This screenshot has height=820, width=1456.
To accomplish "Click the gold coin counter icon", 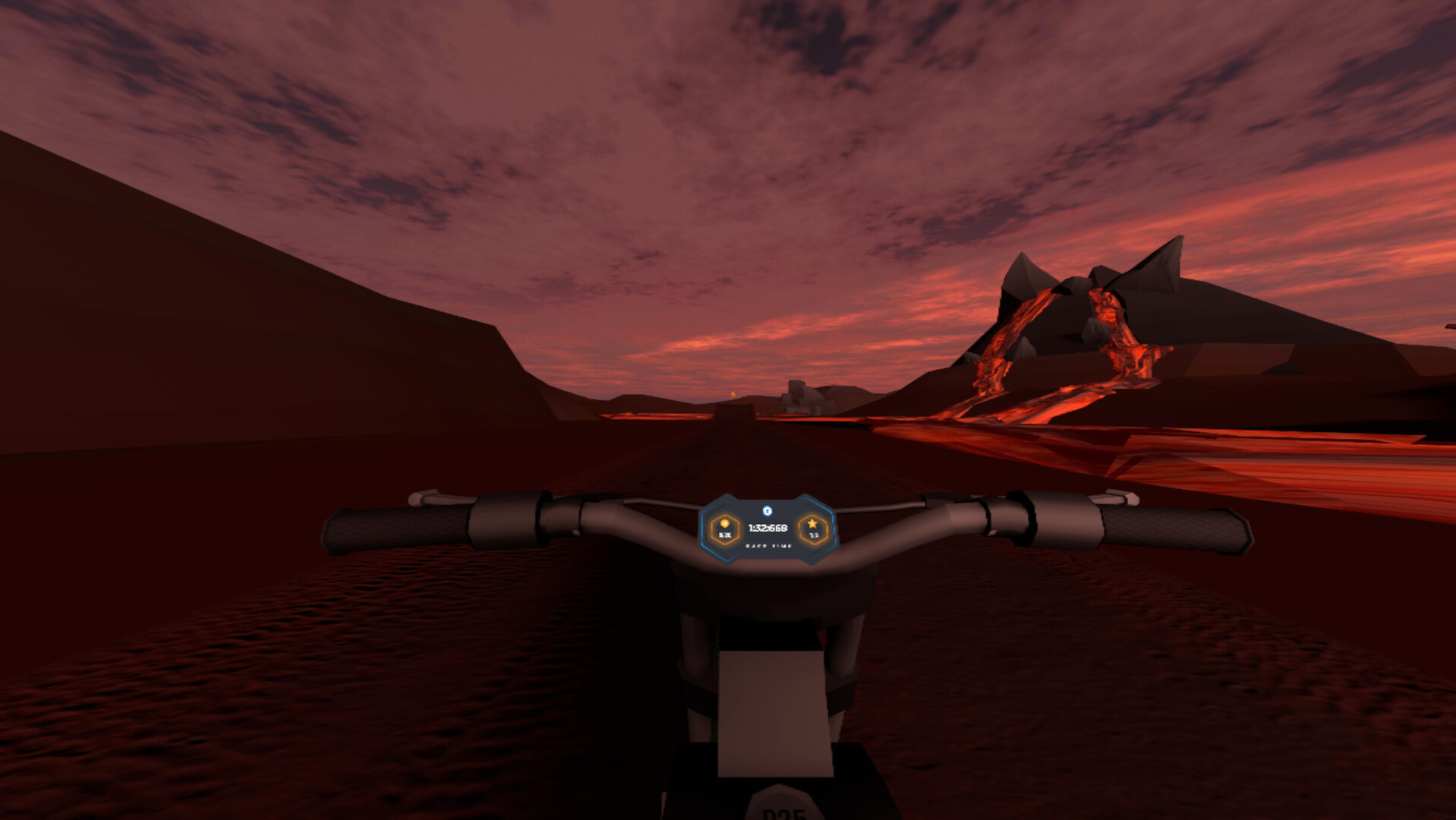I will (726, 524).
